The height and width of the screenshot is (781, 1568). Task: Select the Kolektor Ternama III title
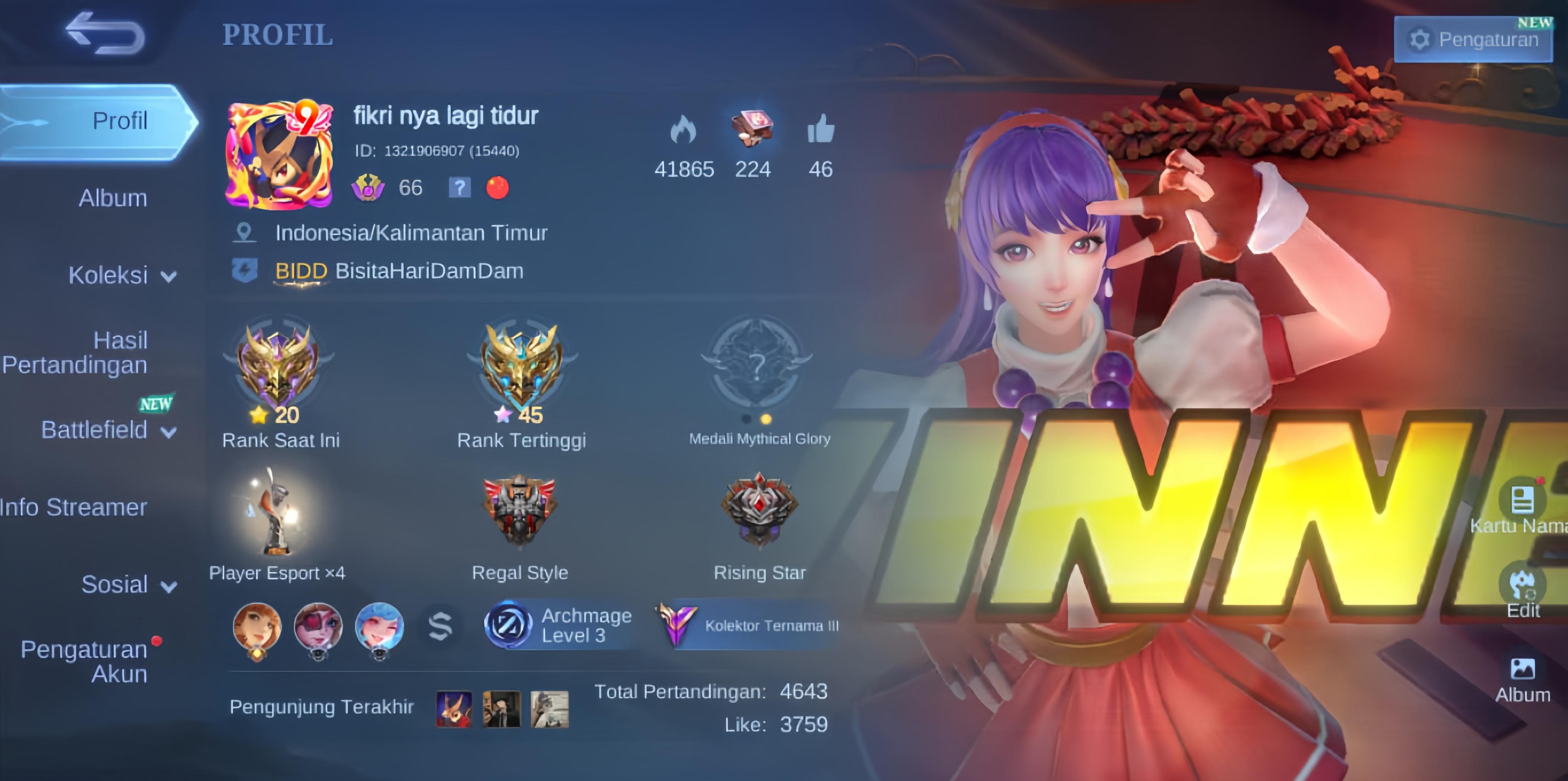click(749, 625)
